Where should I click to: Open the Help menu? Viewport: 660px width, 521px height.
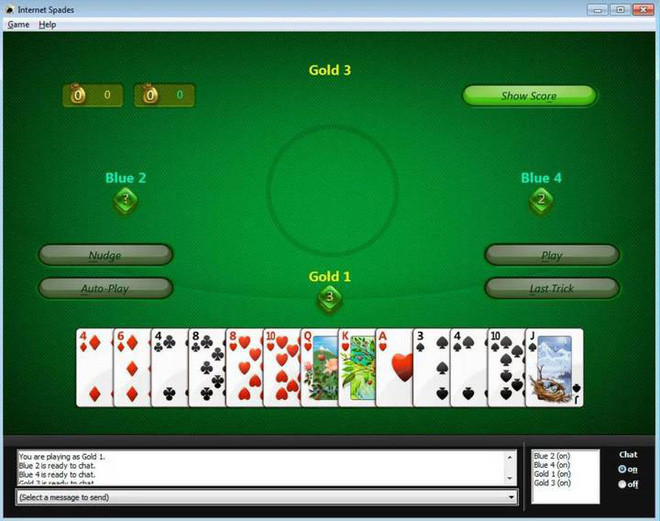[x=47, y=24]
